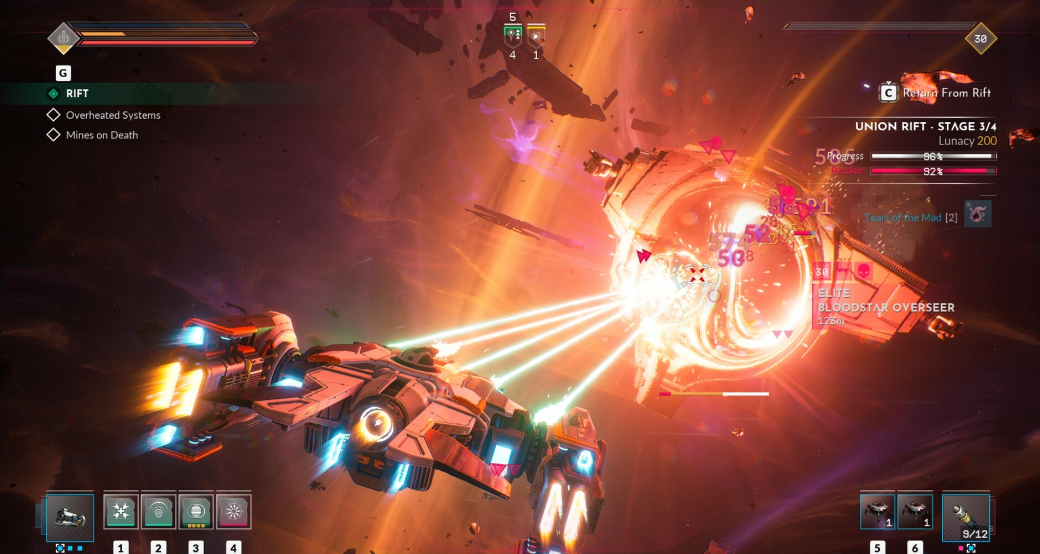Select the primary weapon slot
Screen dimensions: 1040x554
pos(70,516)
